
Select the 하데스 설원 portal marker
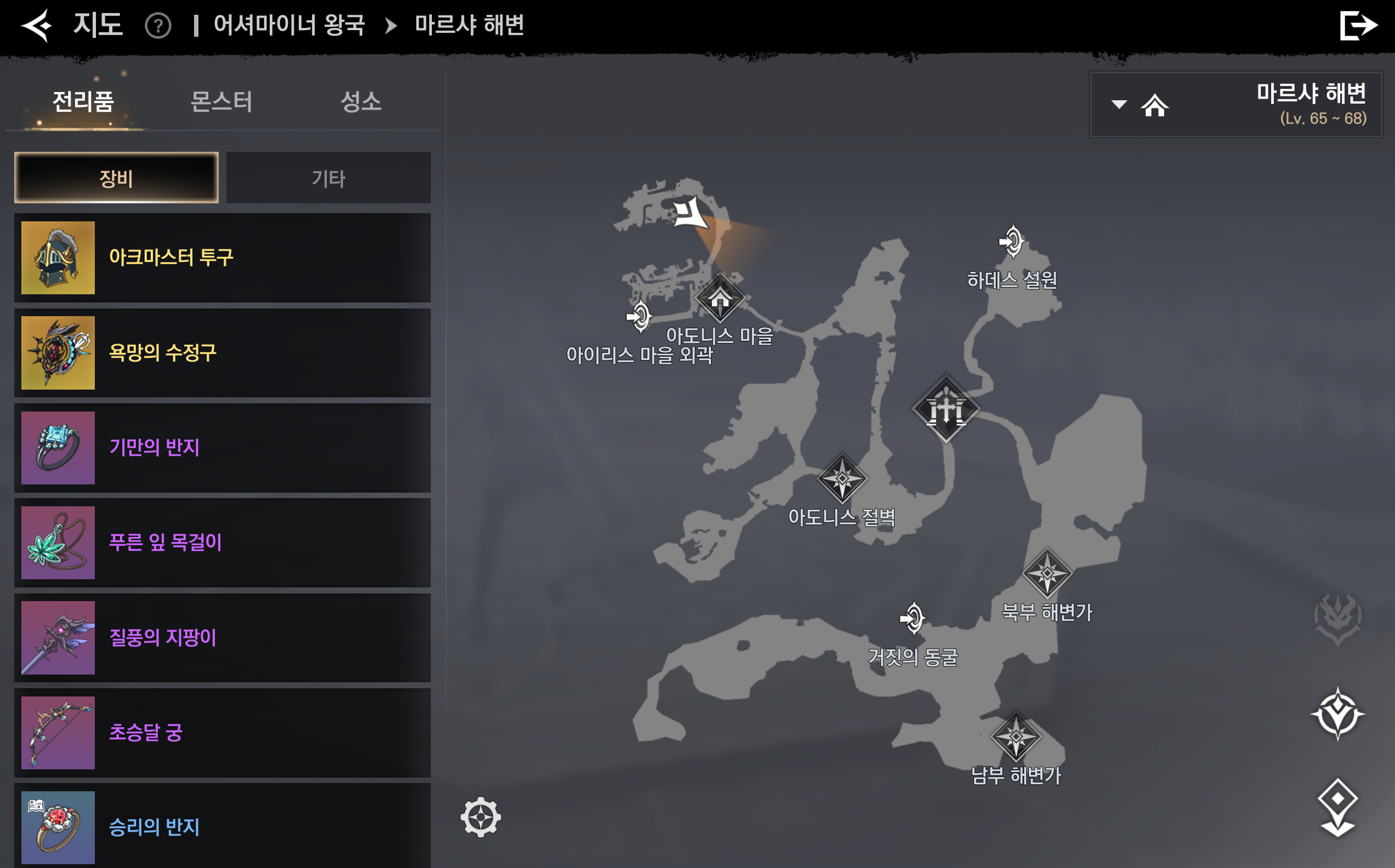coord(1012,241)
